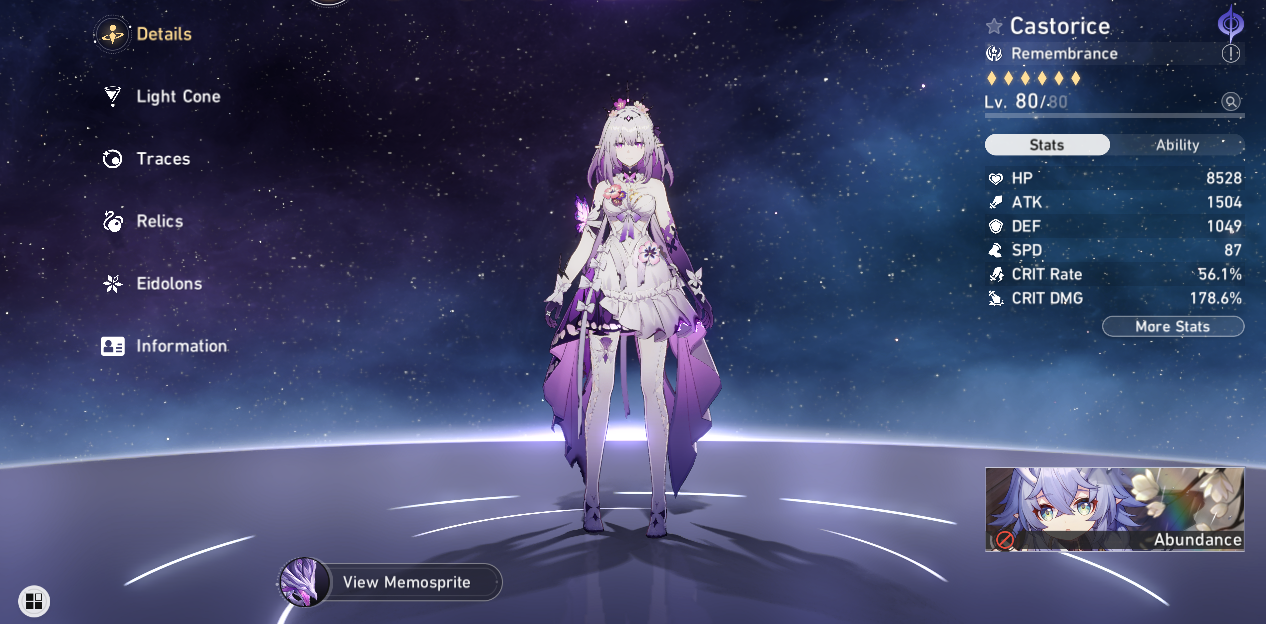Select the Eidolons menu entry
This screenshot has width=1266, height=624.
pos(152,284)
